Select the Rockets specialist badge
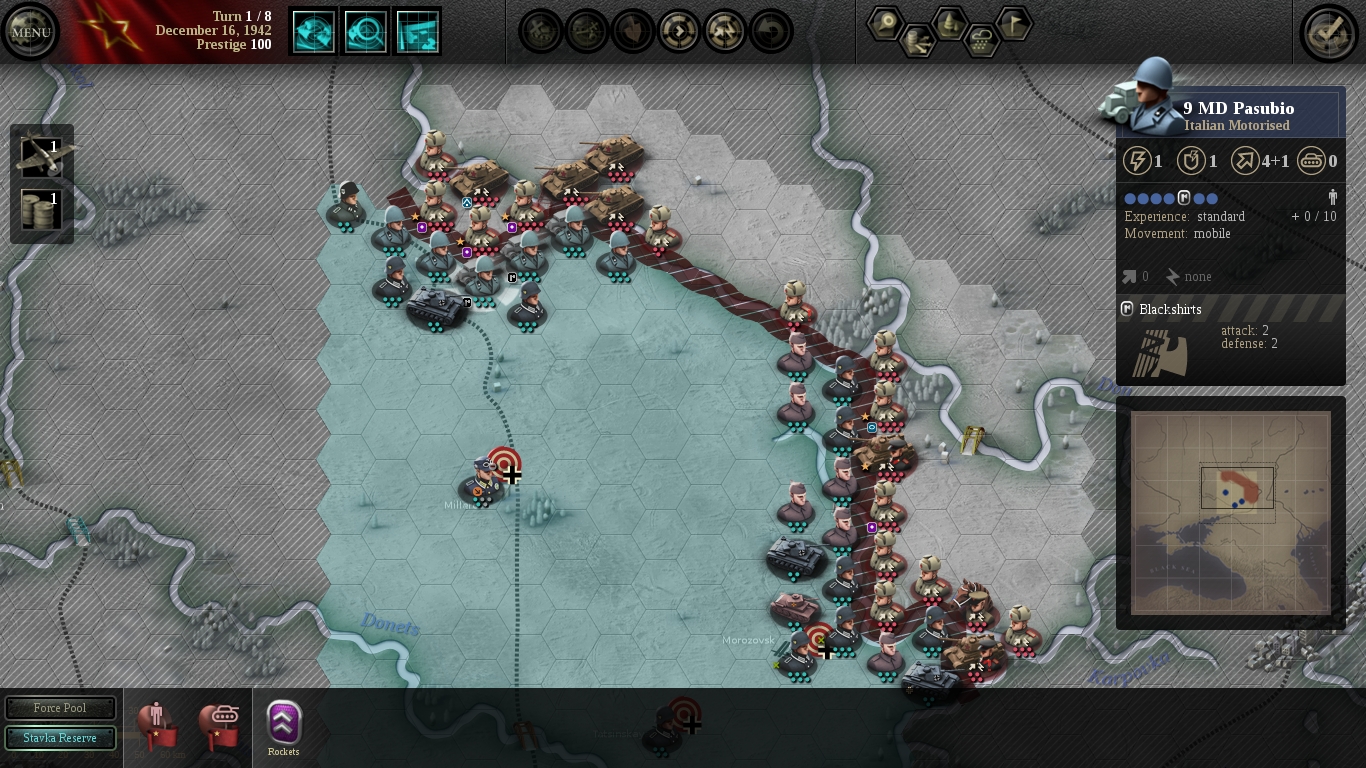Screen dimensions: 1366x768 284,723
